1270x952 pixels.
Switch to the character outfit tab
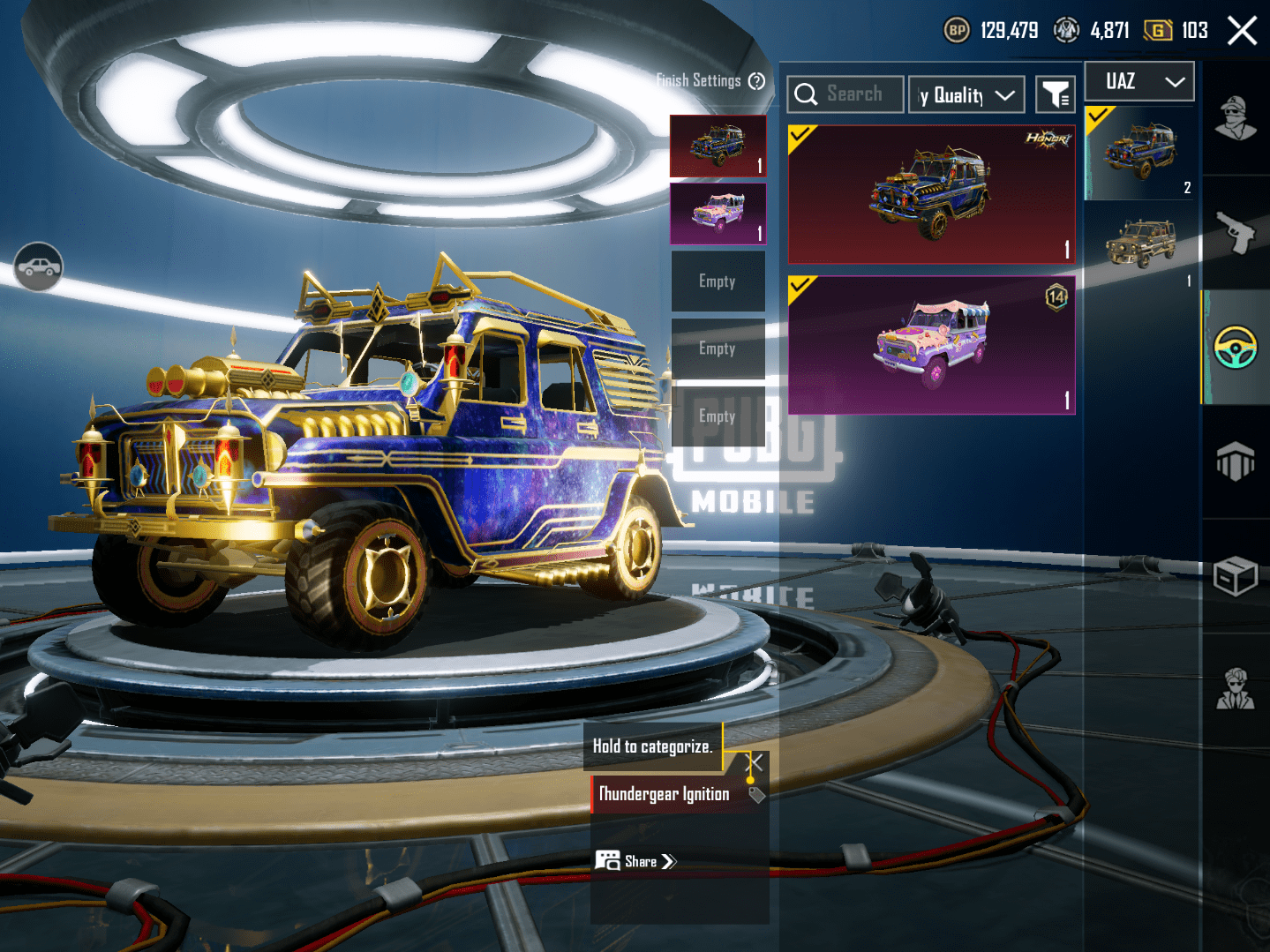(1236, 119)
